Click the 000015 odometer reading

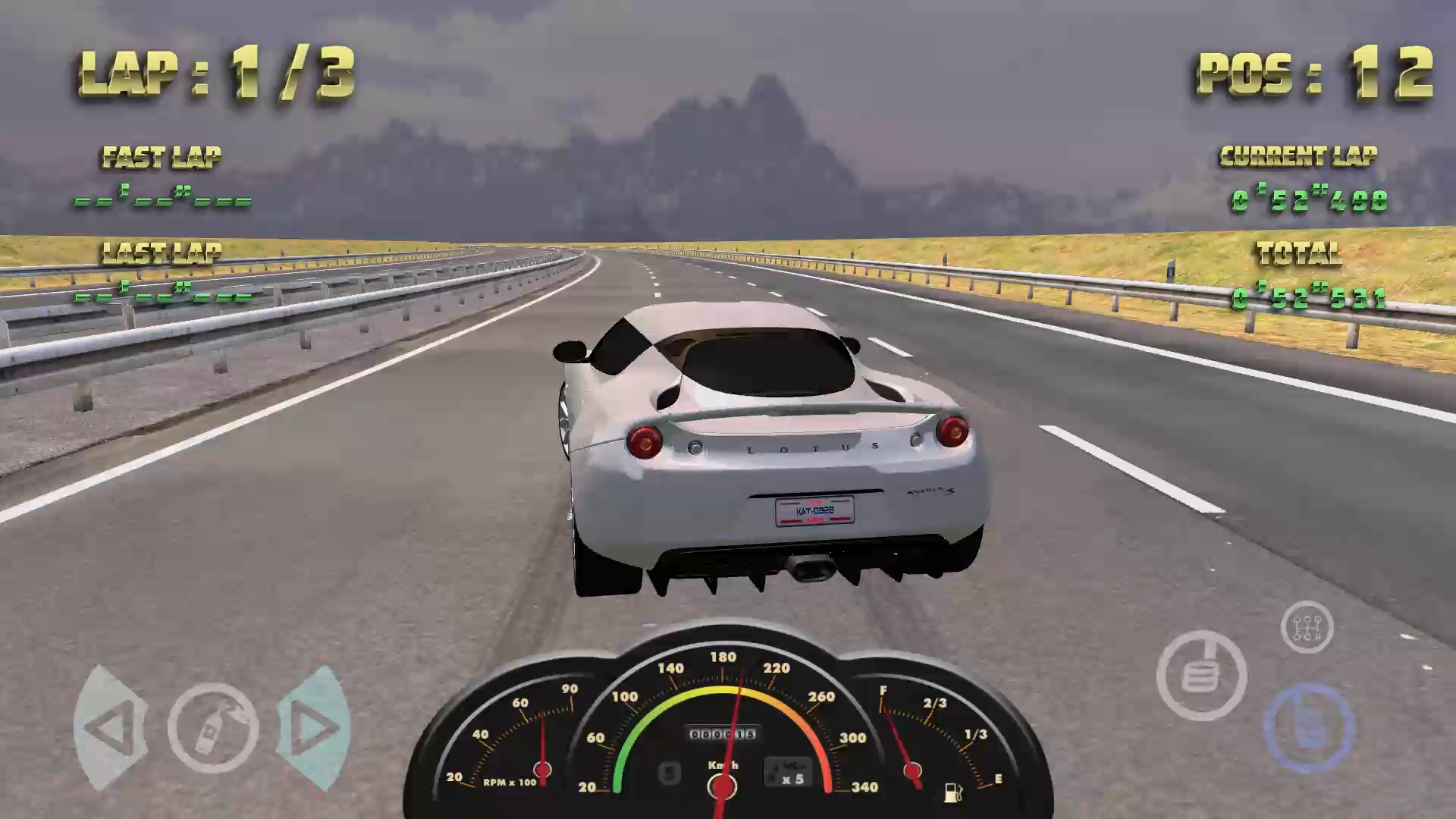click(723, 733)
